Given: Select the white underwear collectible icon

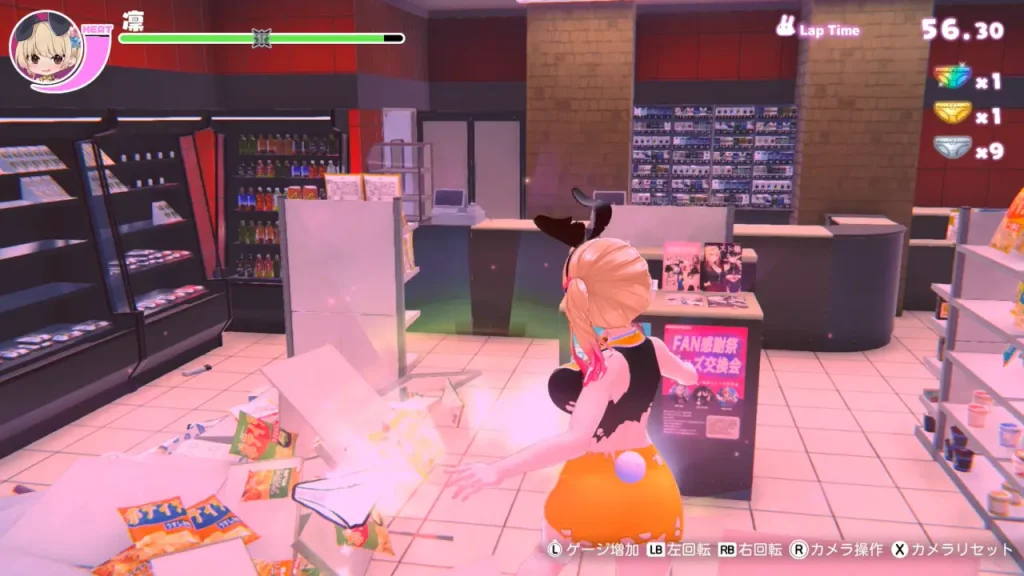Looking at the screenshot, I should tap(951, 148).
